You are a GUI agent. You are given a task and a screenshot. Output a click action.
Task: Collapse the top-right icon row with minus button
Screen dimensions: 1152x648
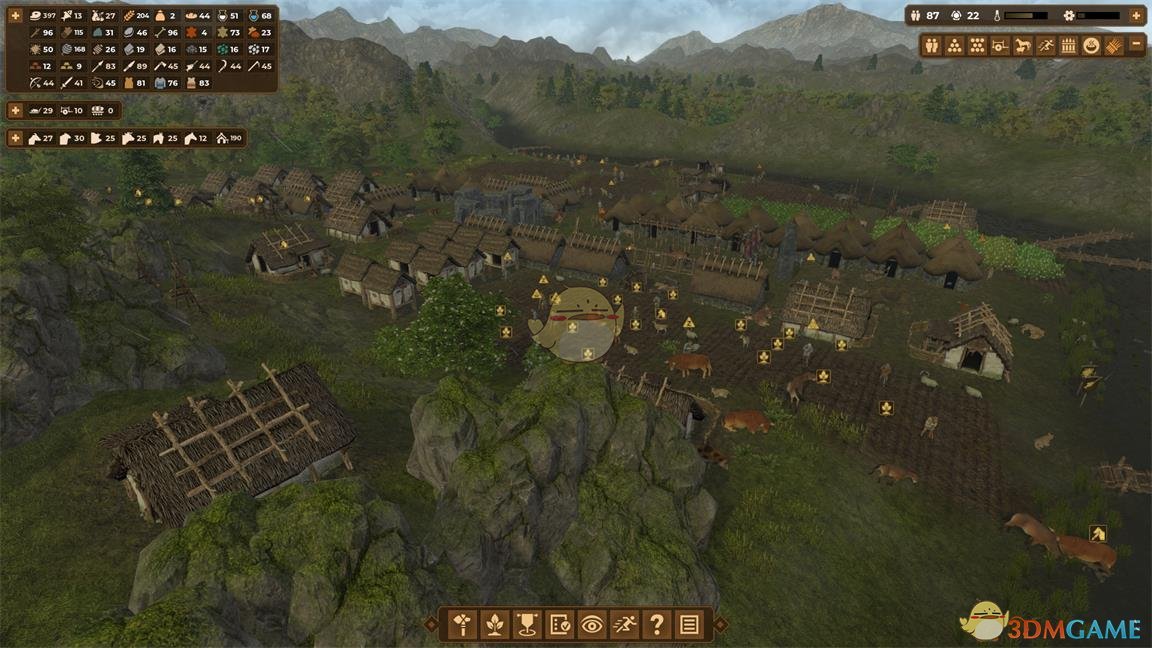pos(1136,45)
